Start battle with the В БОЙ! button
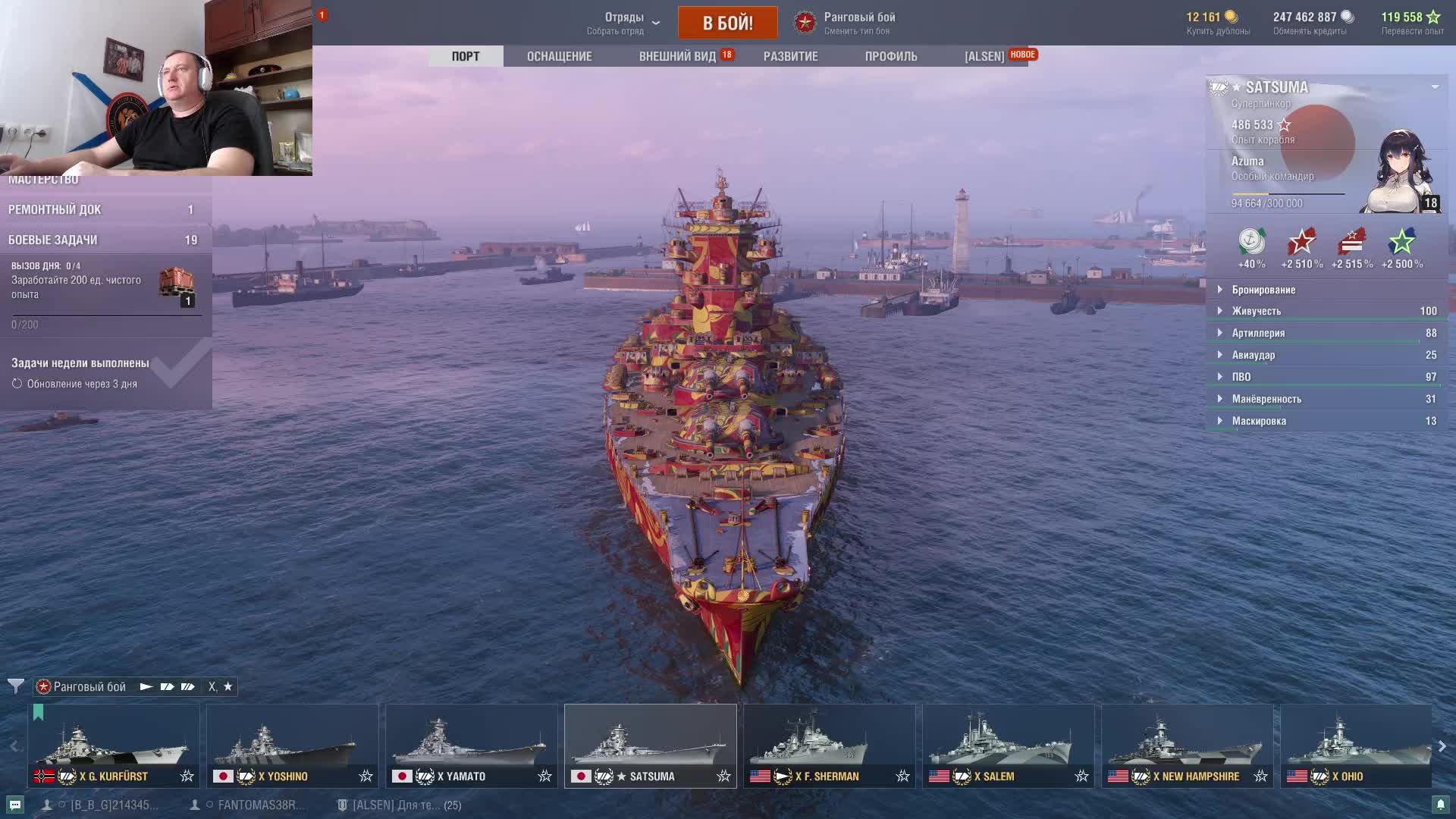The width and height of the screenshot is (1456, 819). pos(727,23)
